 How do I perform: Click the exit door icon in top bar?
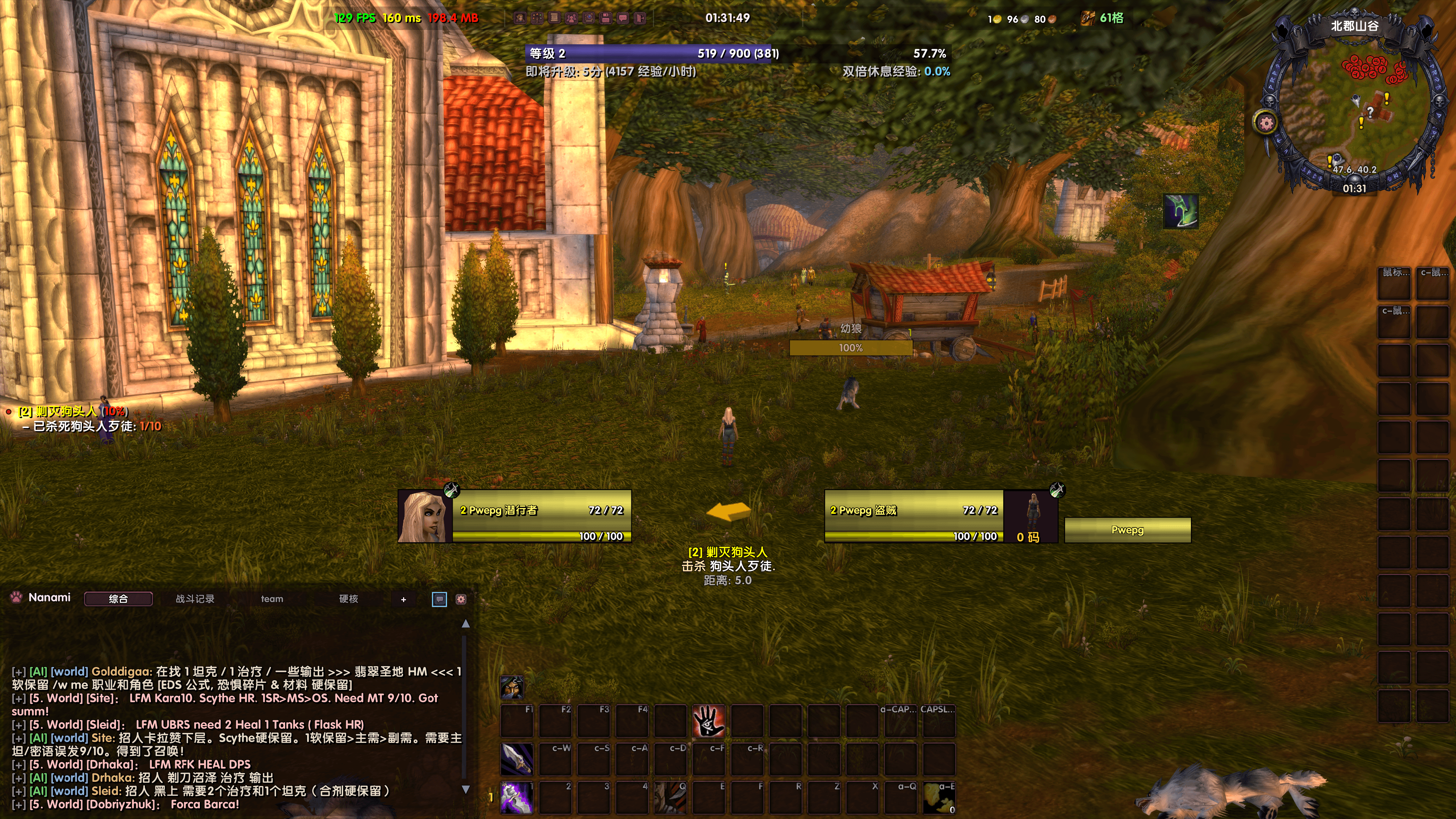pos(640,18)
